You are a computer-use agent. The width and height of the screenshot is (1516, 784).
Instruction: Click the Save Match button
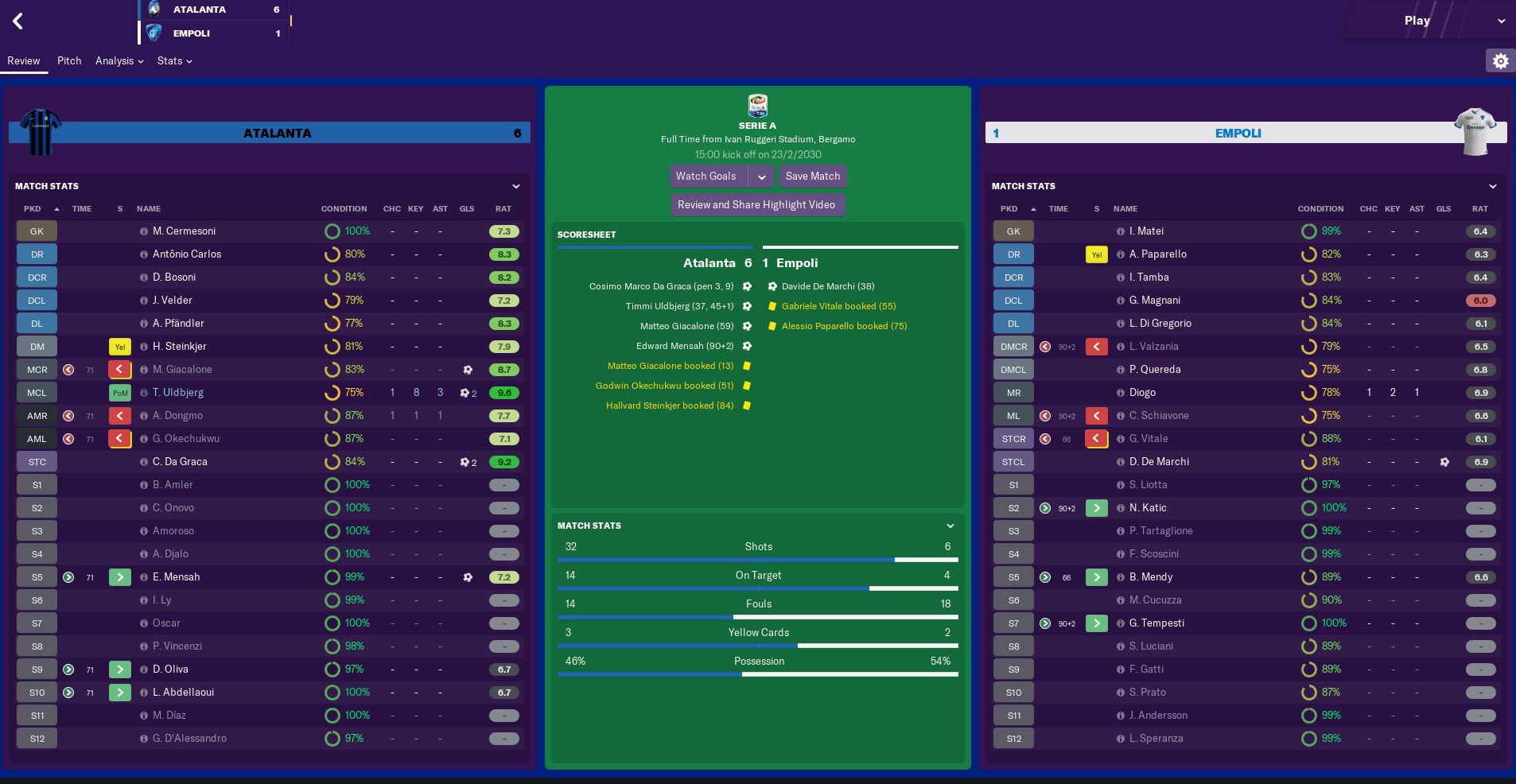pyautogui.click(x=811, y=176)
